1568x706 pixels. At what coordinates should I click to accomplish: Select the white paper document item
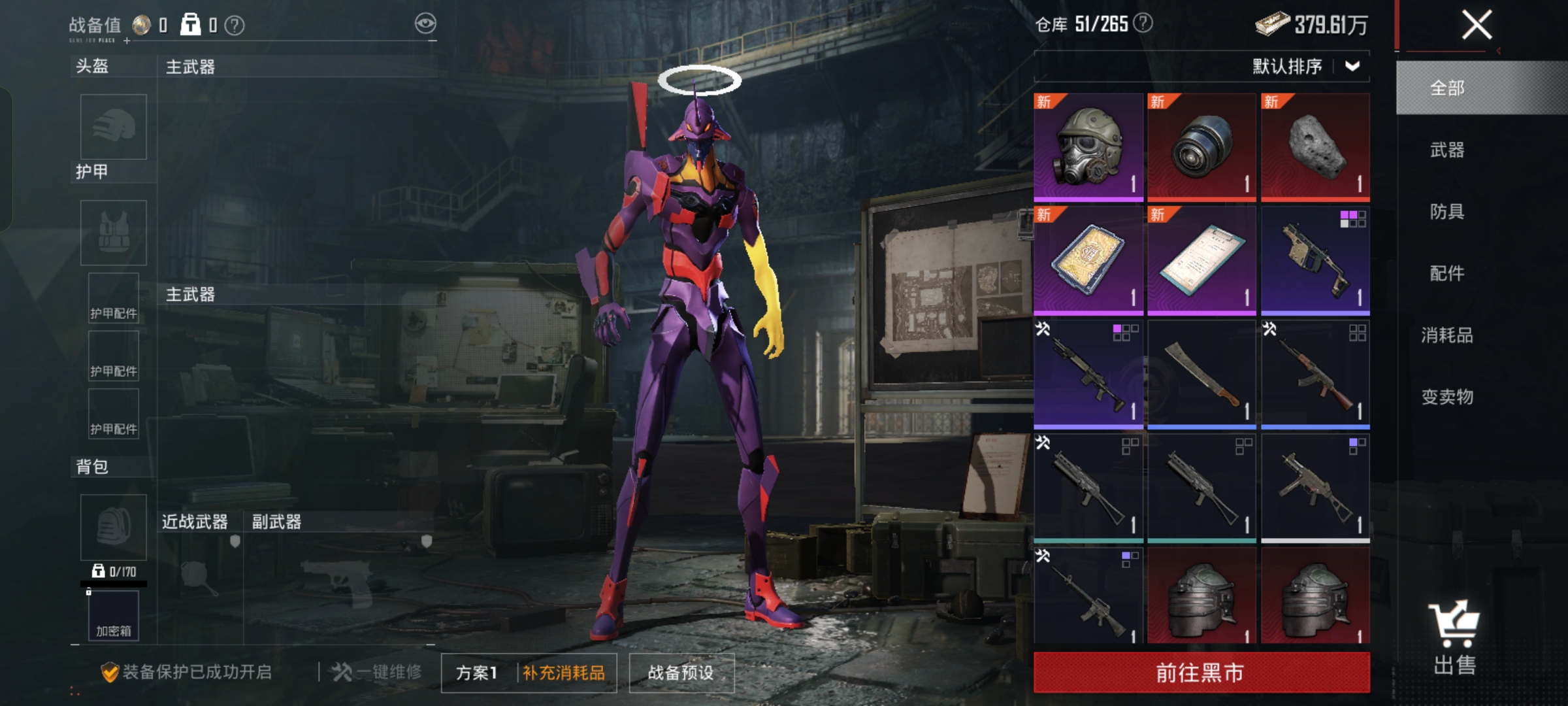coord(1201,261)
